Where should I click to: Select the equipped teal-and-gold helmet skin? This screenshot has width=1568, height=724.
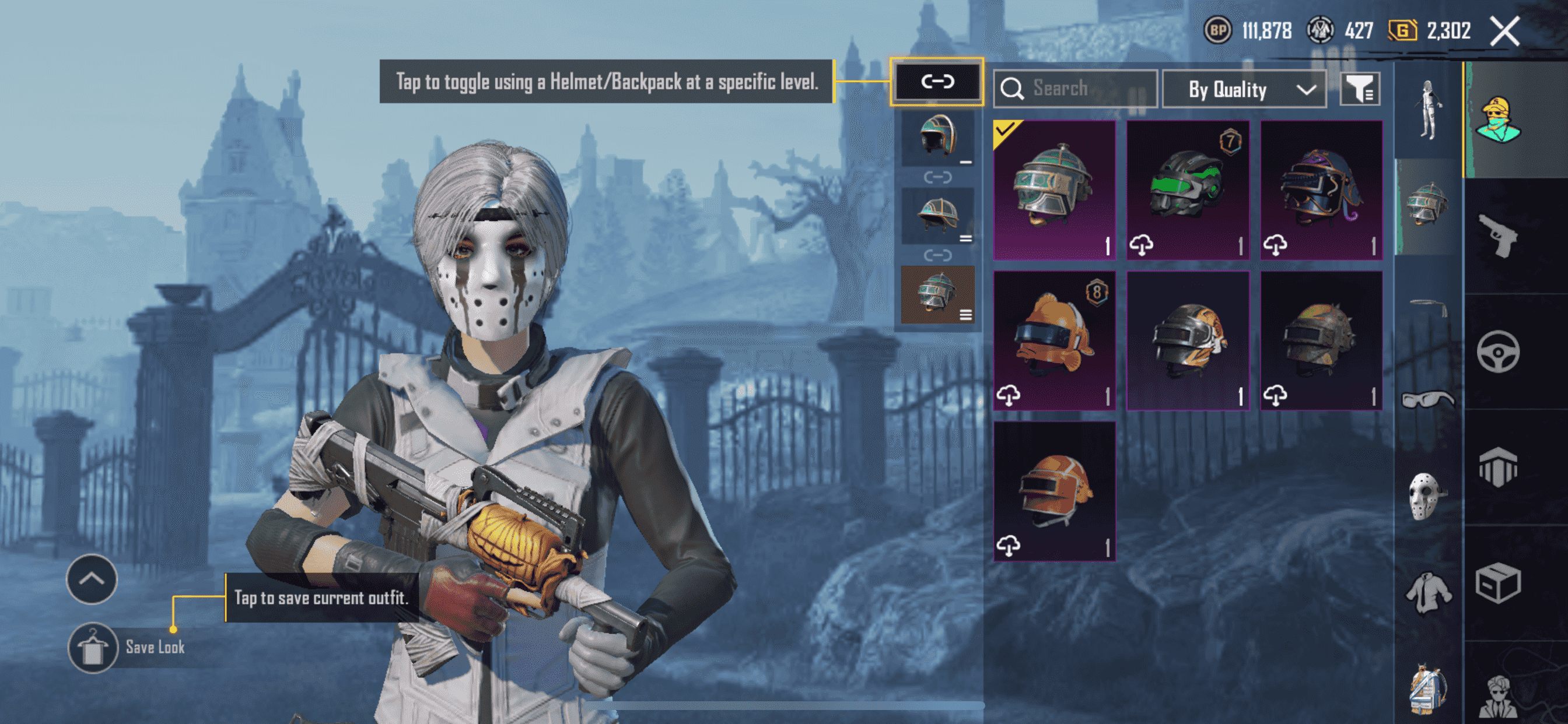click(1053, 189)
